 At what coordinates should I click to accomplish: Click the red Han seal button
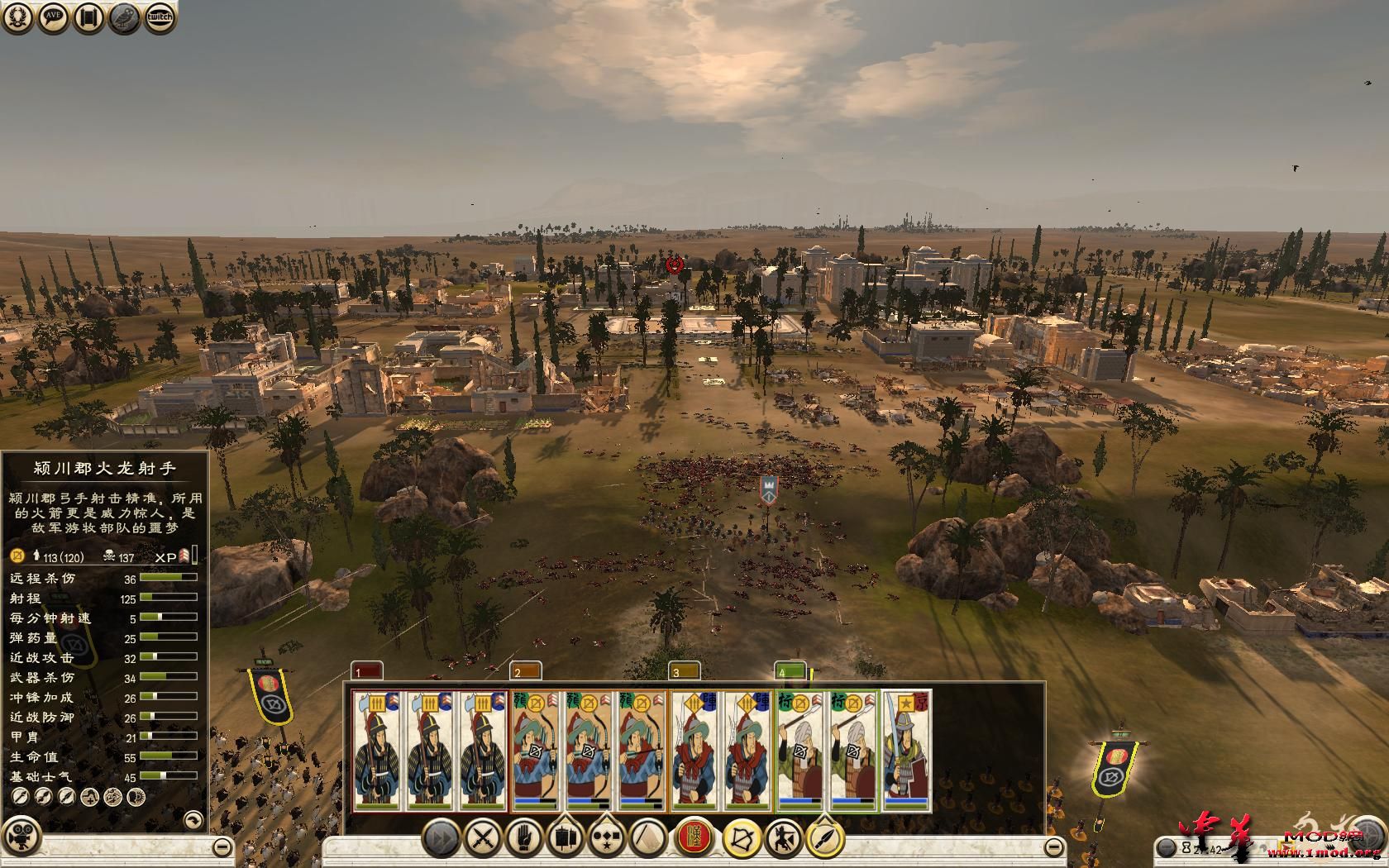click(695, 839)
